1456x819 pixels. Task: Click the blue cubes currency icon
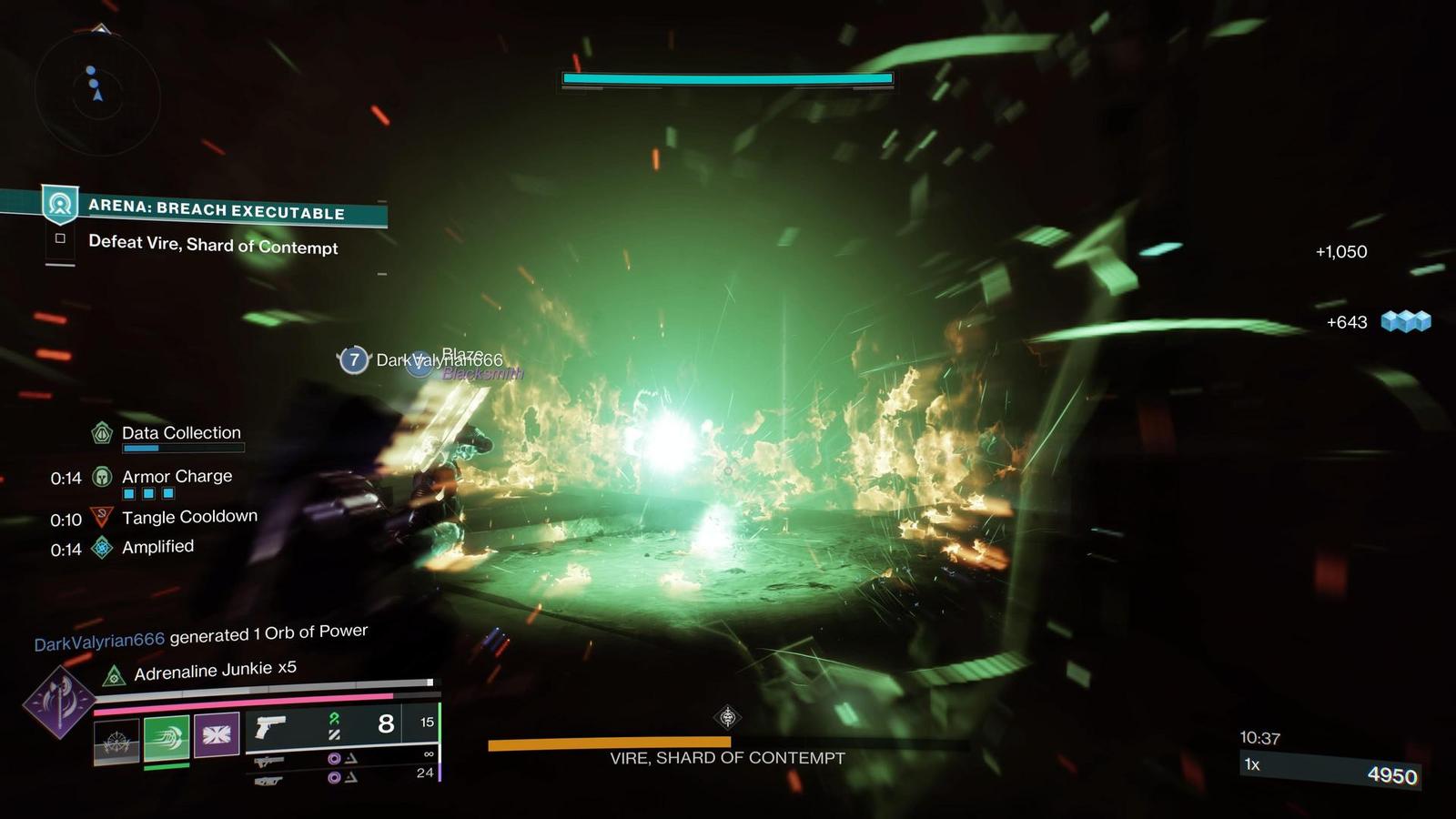point(1406,321)
